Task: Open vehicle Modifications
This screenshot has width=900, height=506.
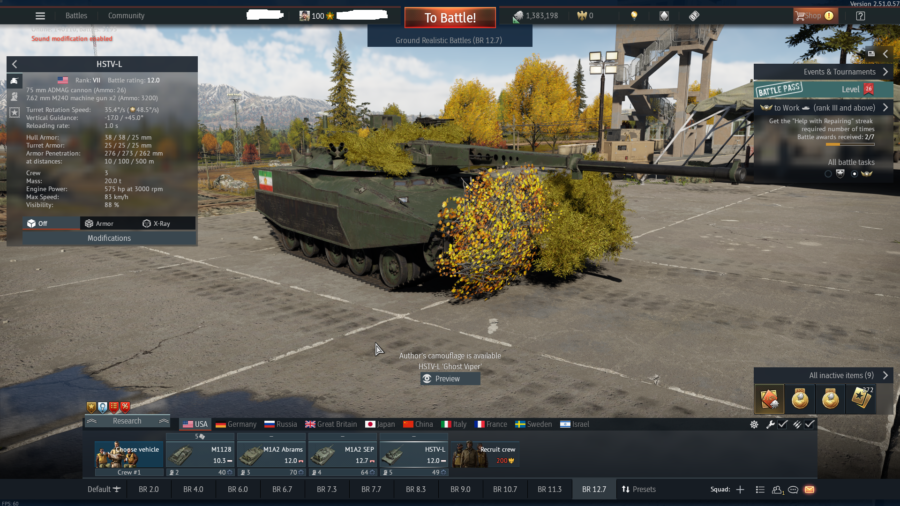Action: (x=109, y=238)
